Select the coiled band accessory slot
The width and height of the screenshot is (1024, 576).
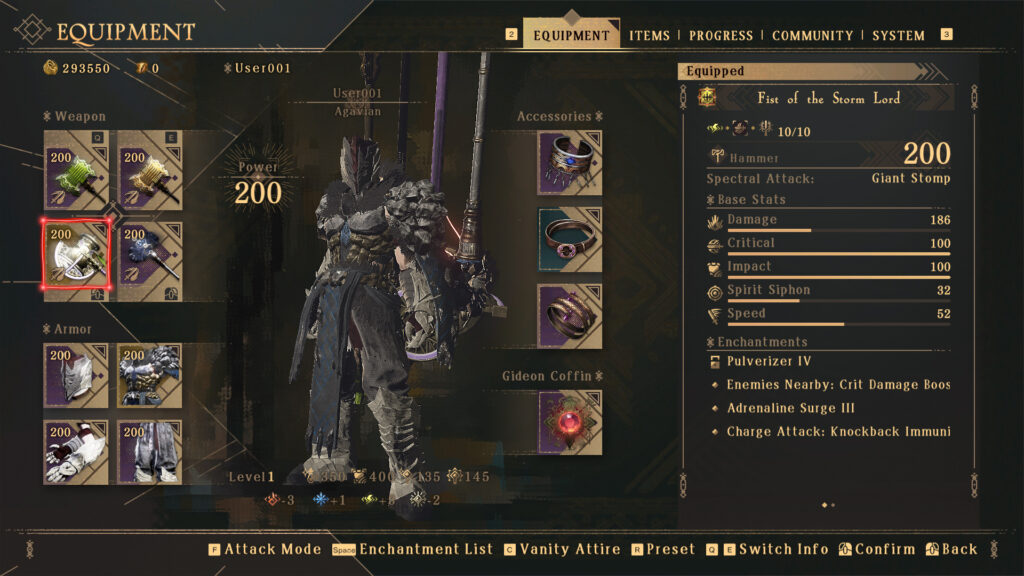pos(570,316)
